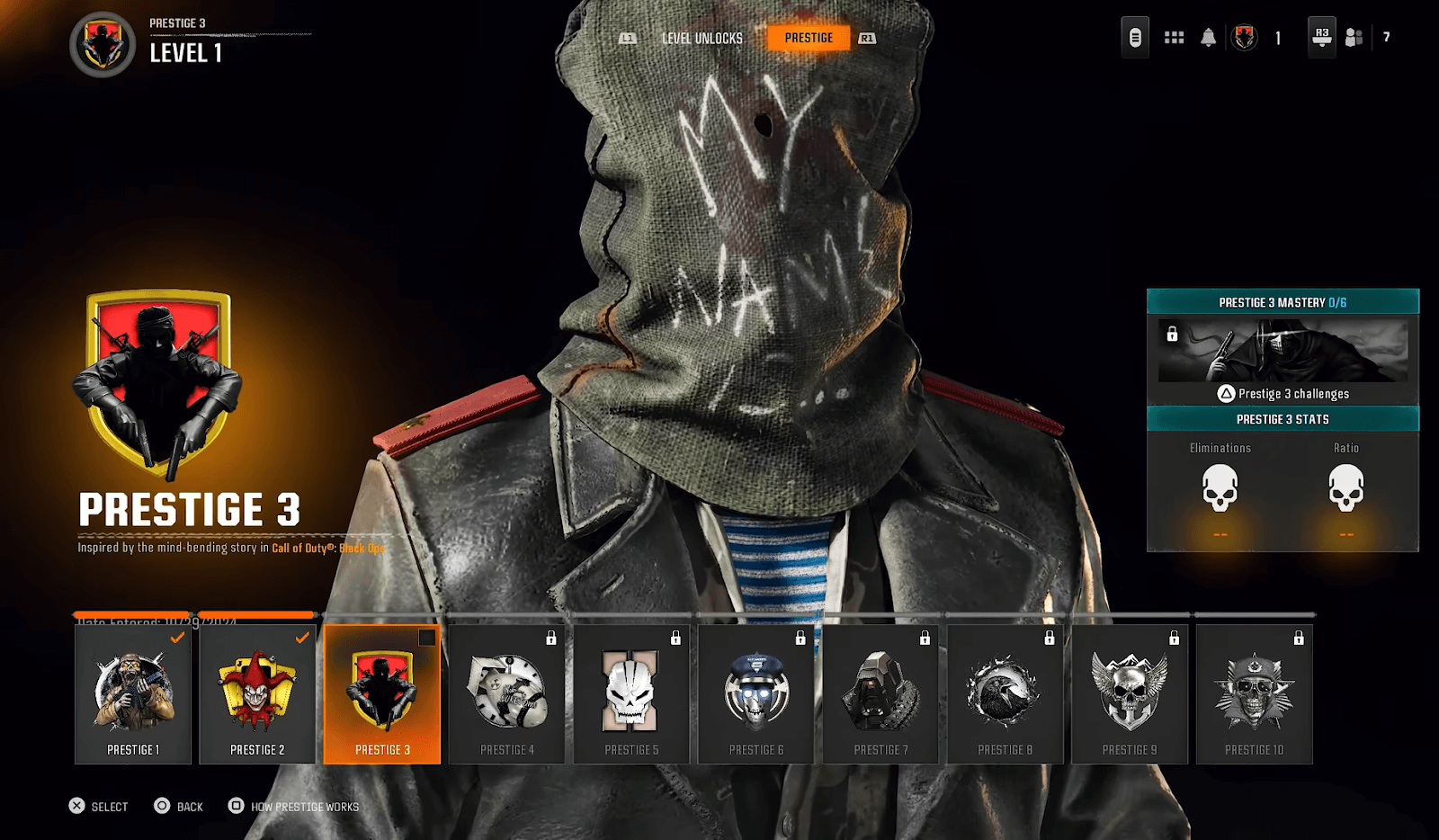Select the Prestige 4 locked tile
The width and height of the screenshot is (1439, 840).
(x=506, y=693)
